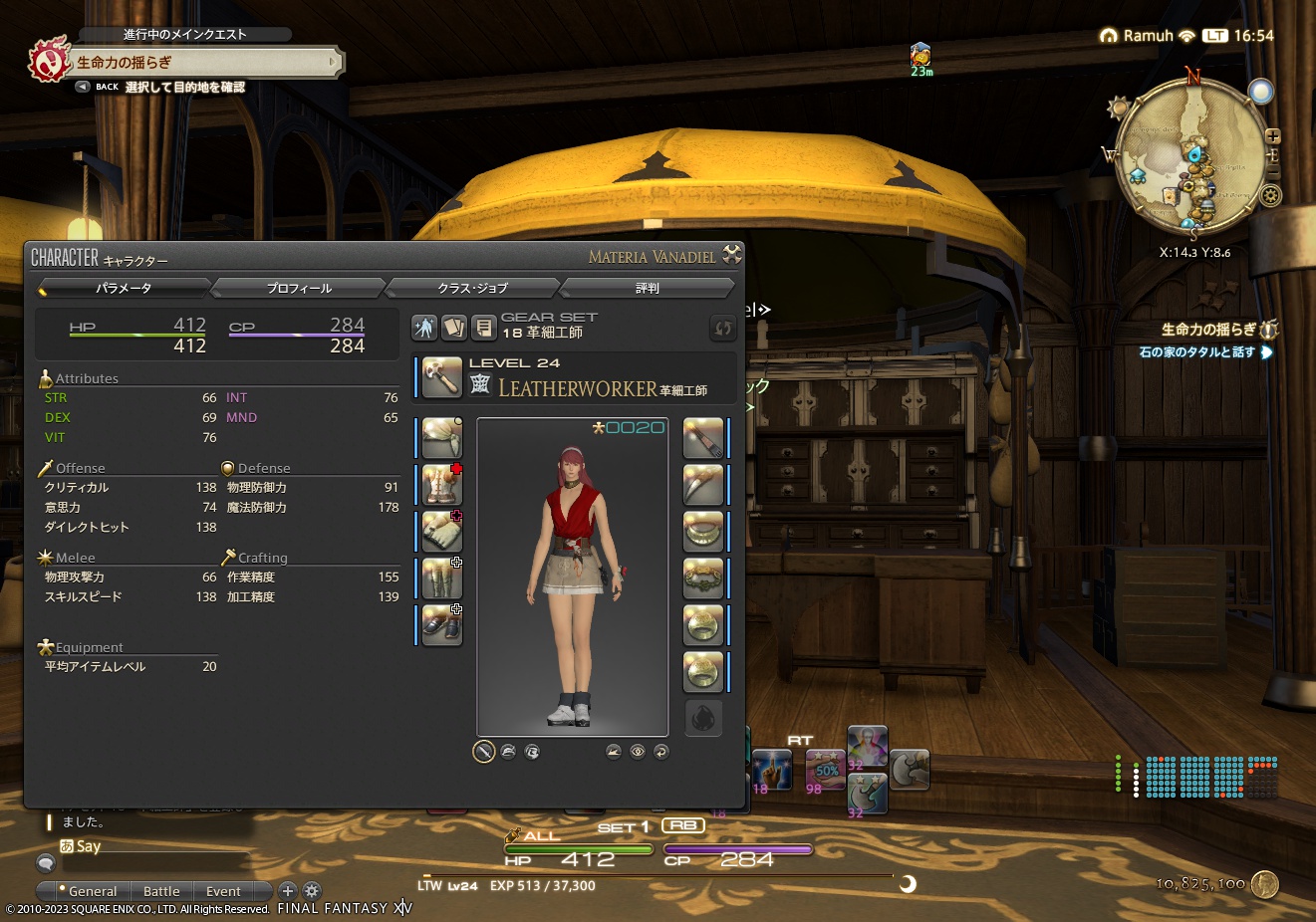This screenshot has width=1316, height=922.
Task: Toggle weapon drawn display under the character model
Action: (483, 750)
